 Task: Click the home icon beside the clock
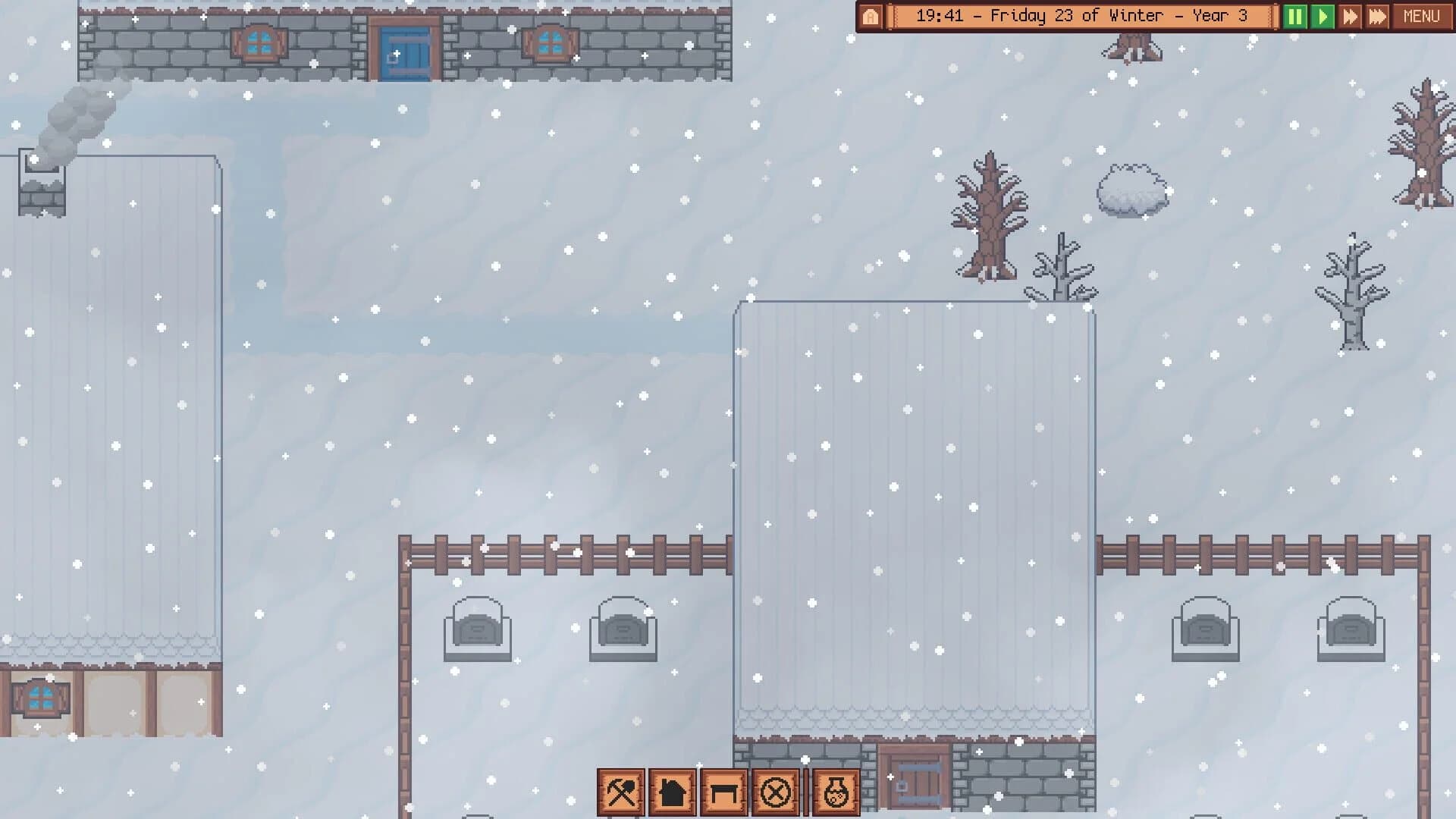point(871,15)
